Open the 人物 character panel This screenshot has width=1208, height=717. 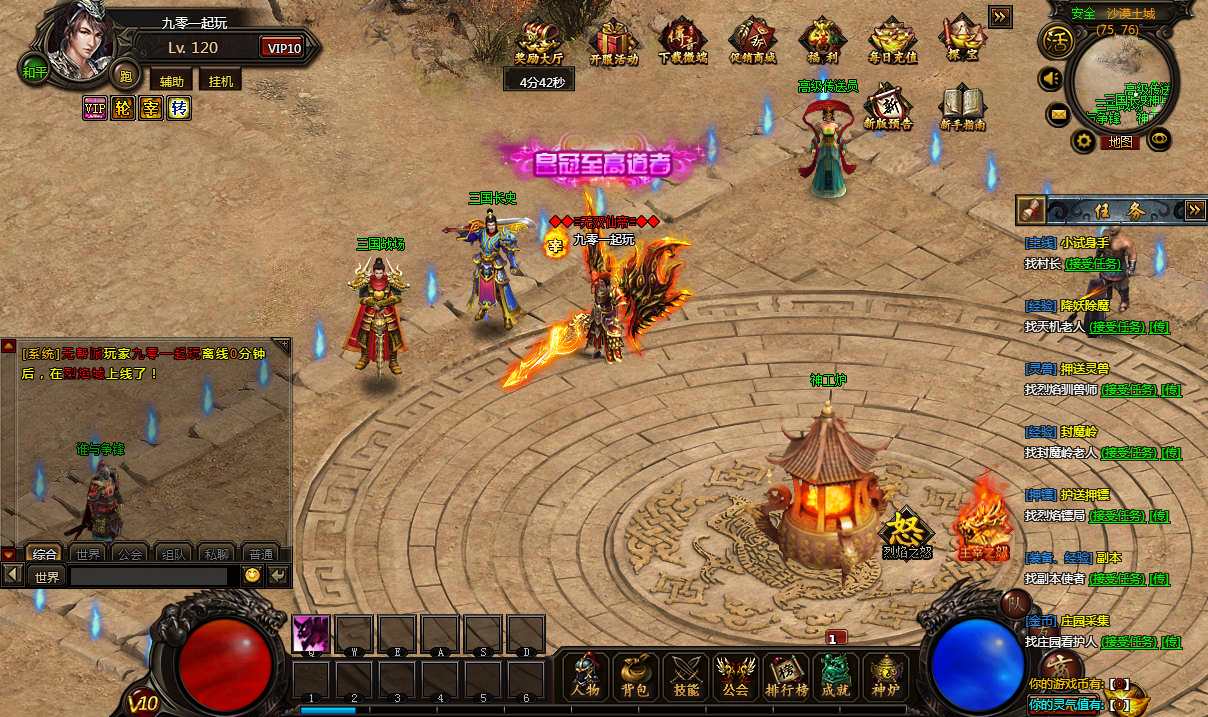586,675
